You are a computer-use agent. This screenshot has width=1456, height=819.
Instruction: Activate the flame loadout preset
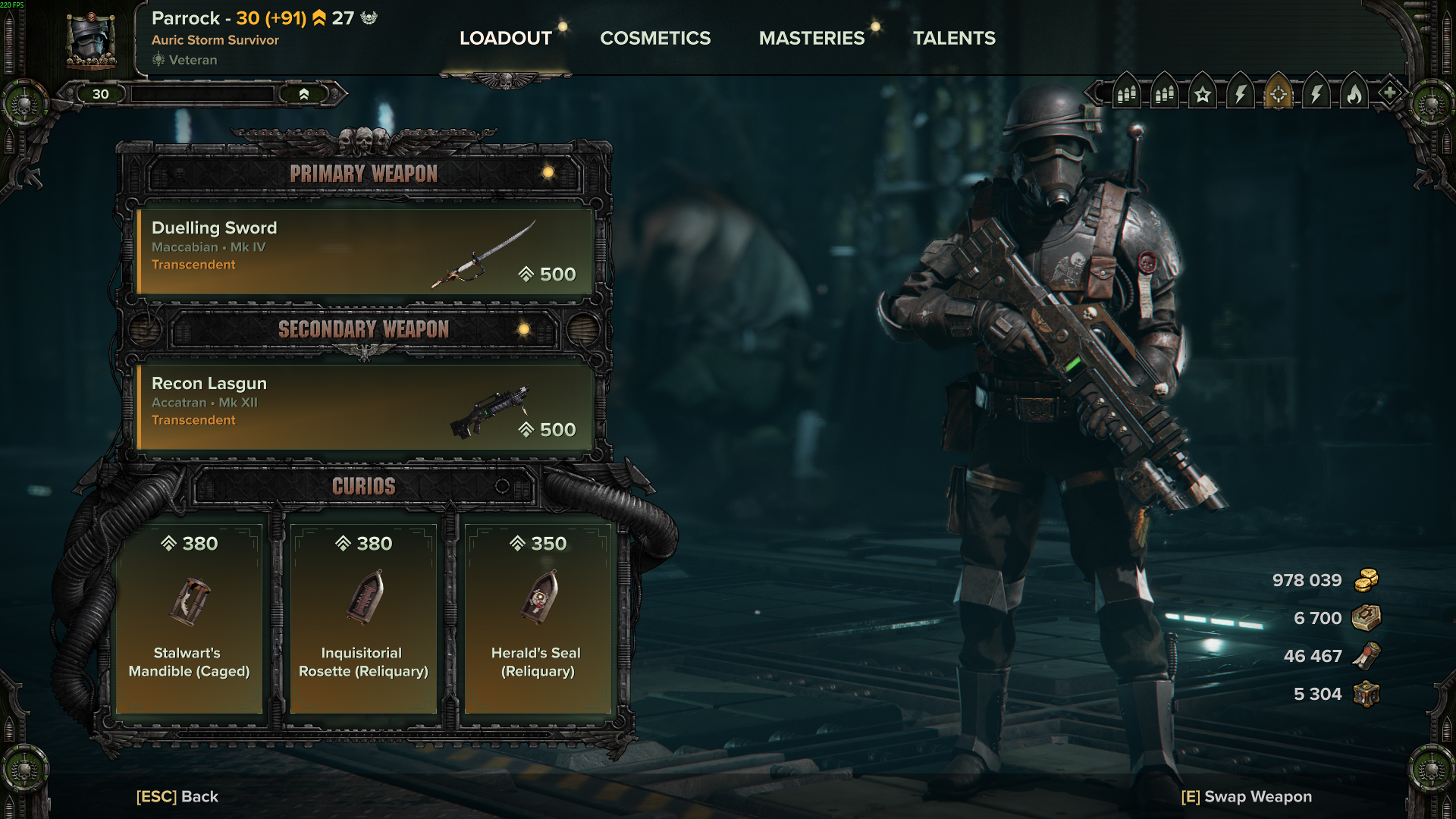tap(1354, 94)
